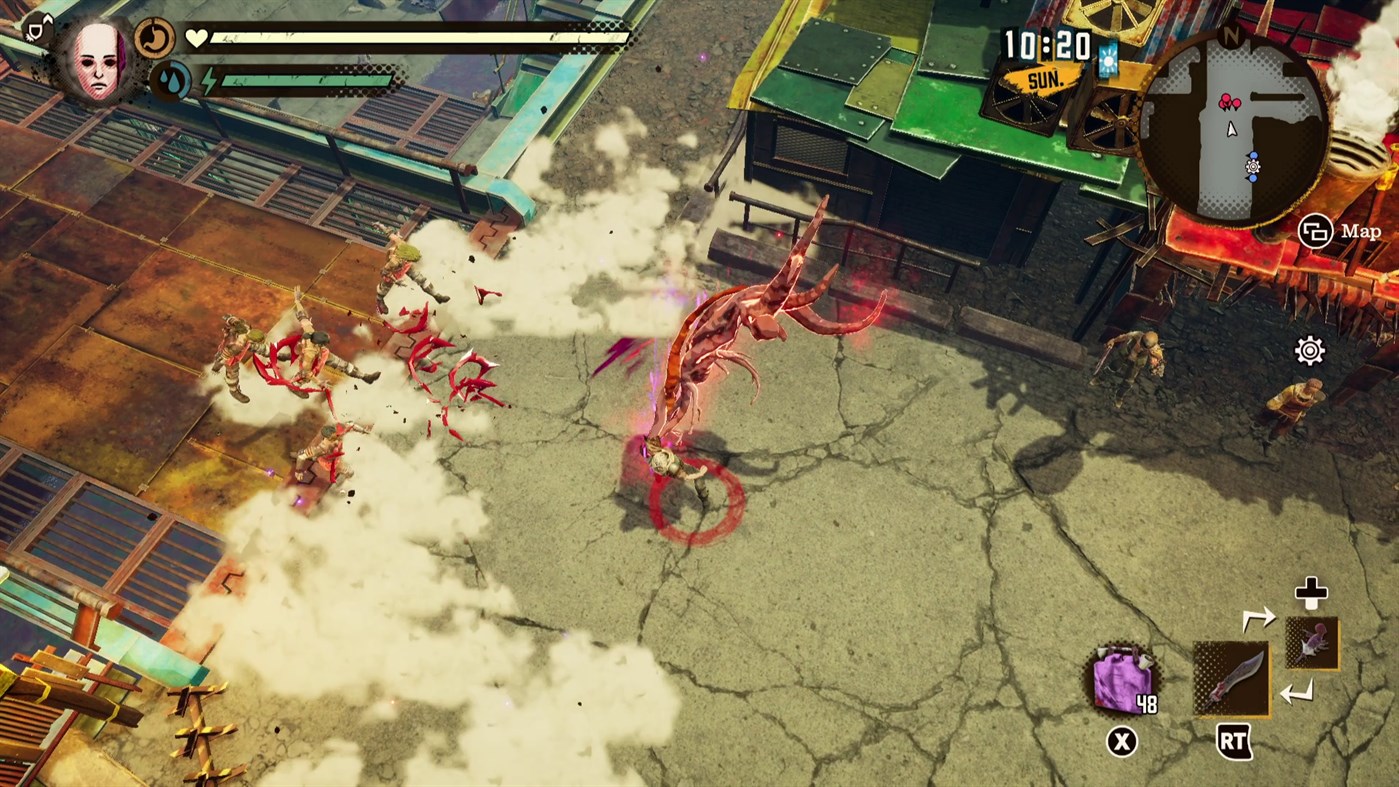Click the heart icon beside the health bar

(197, 37)
